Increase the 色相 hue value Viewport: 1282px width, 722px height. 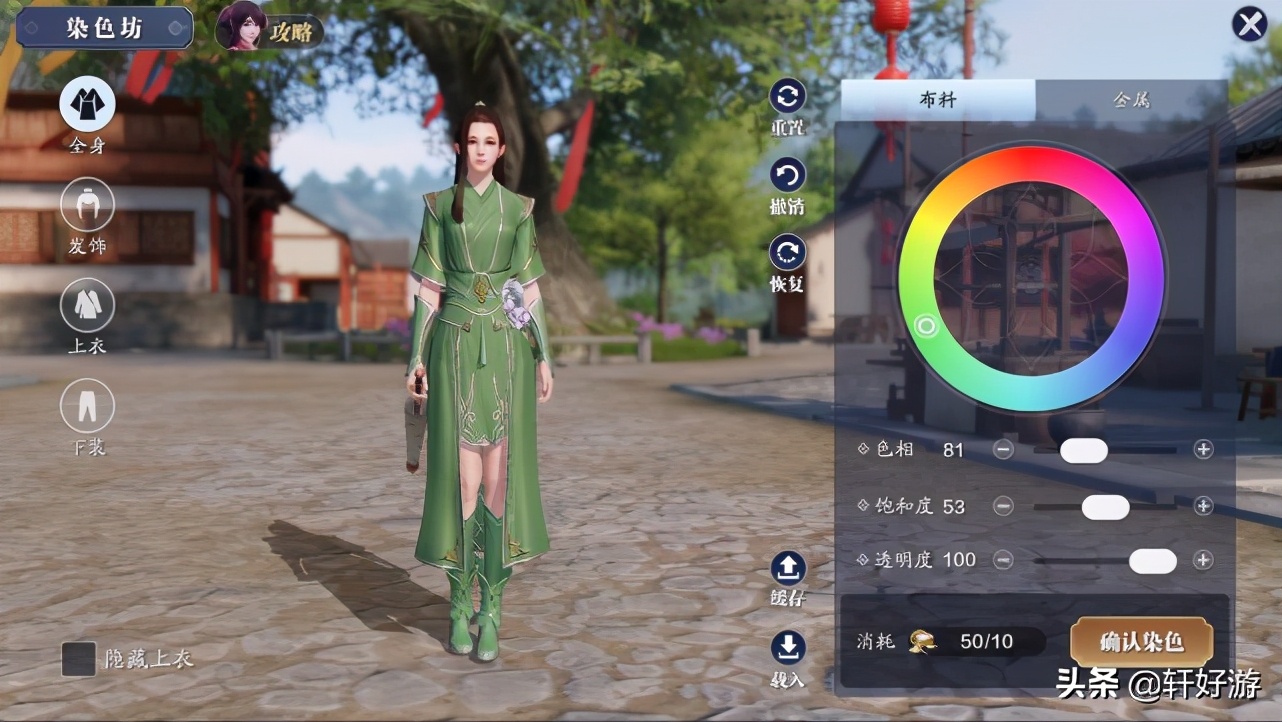(1203, 450)
